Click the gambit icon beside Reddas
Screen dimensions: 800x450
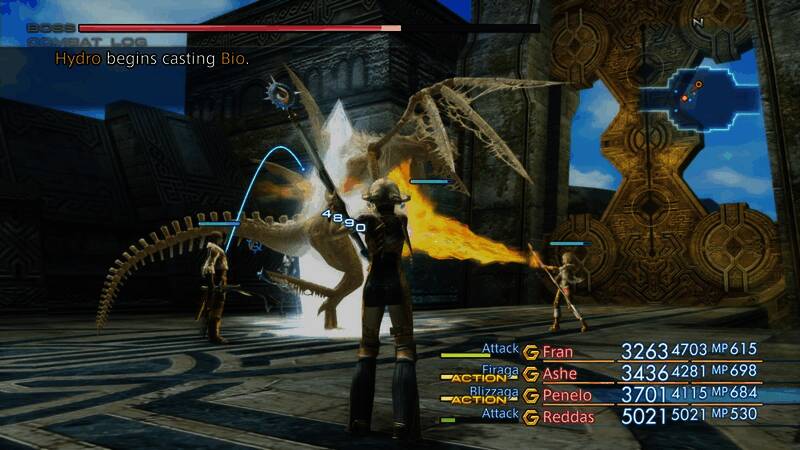click(x=530, y=415)
